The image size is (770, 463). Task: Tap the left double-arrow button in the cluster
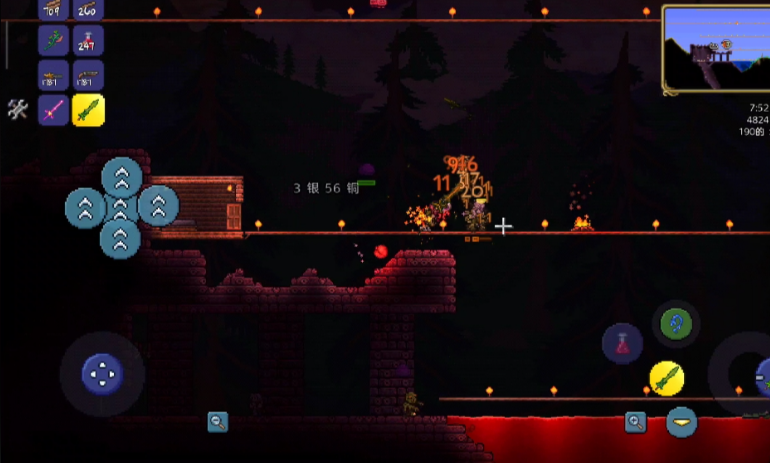point(85,208)
